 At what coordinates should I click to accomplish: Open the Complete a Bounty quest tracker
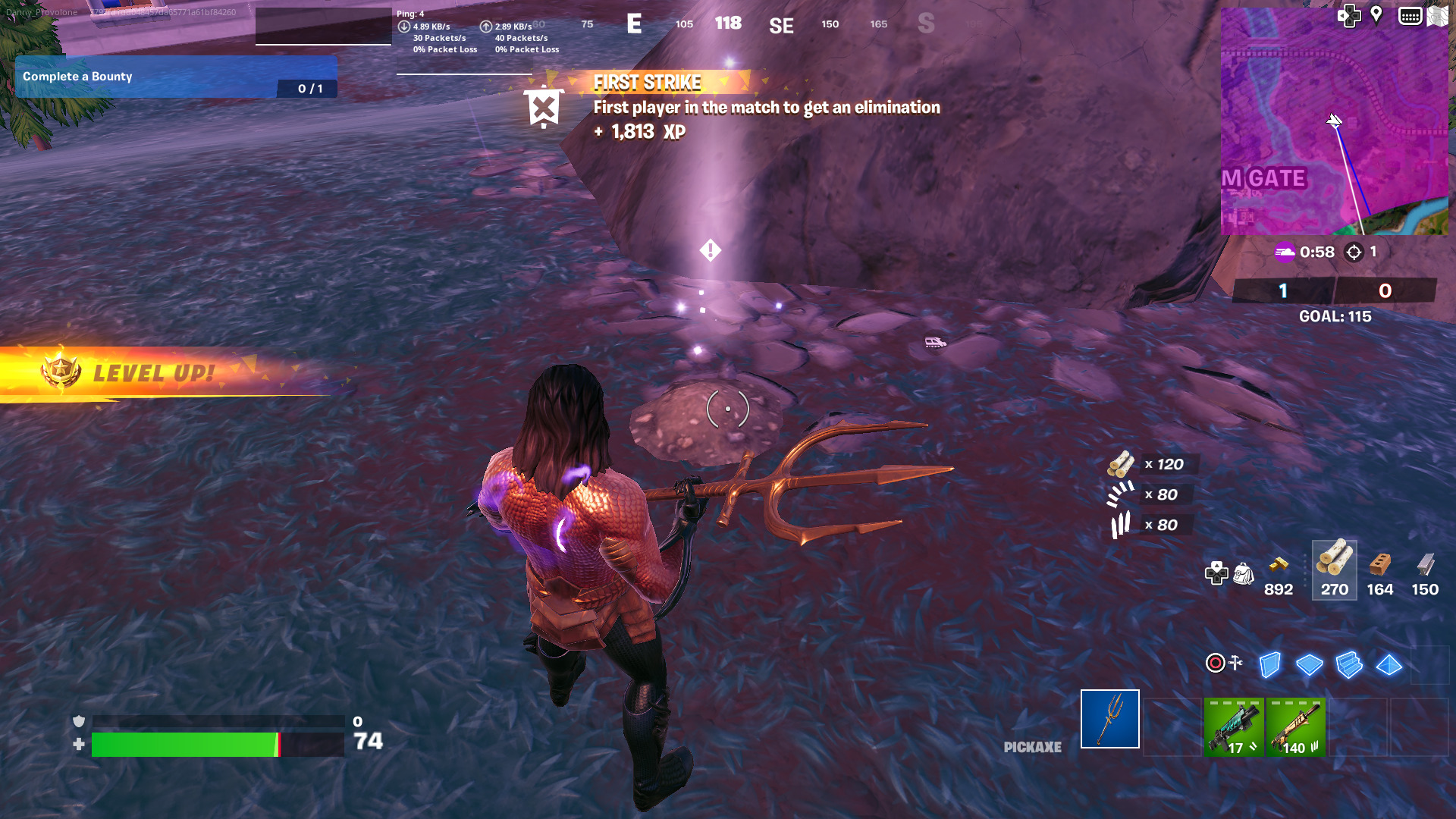click(x=176, y=77)
